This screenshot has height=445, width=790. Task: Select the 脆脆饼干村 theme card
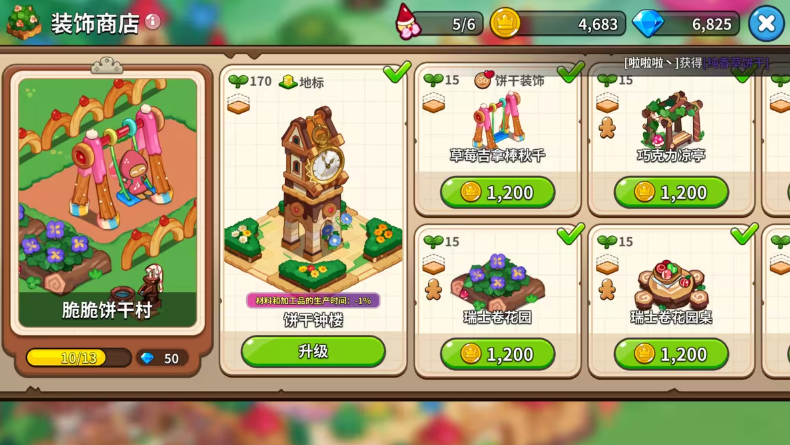[107, 200]
